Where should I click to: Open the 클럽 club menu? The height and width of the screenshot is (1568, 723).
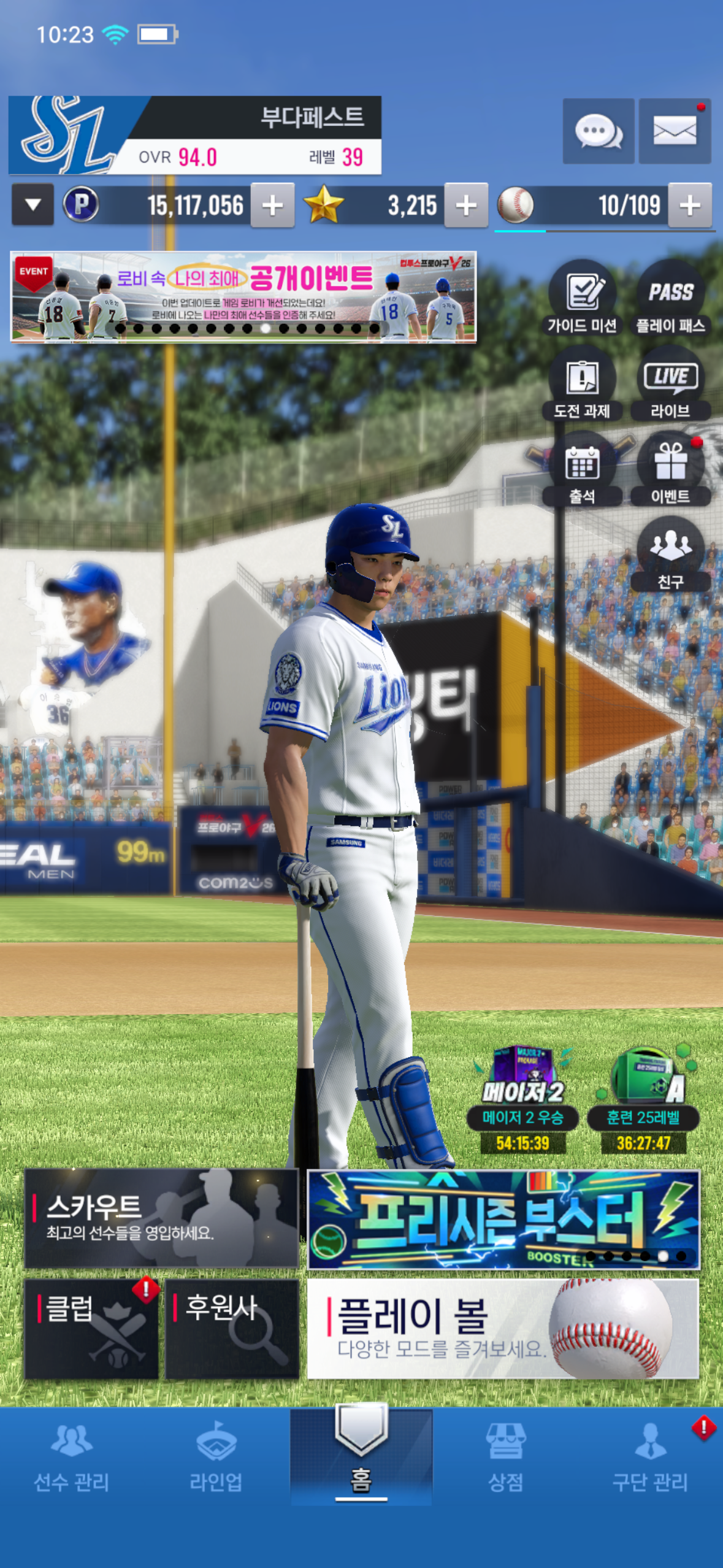91,1328
